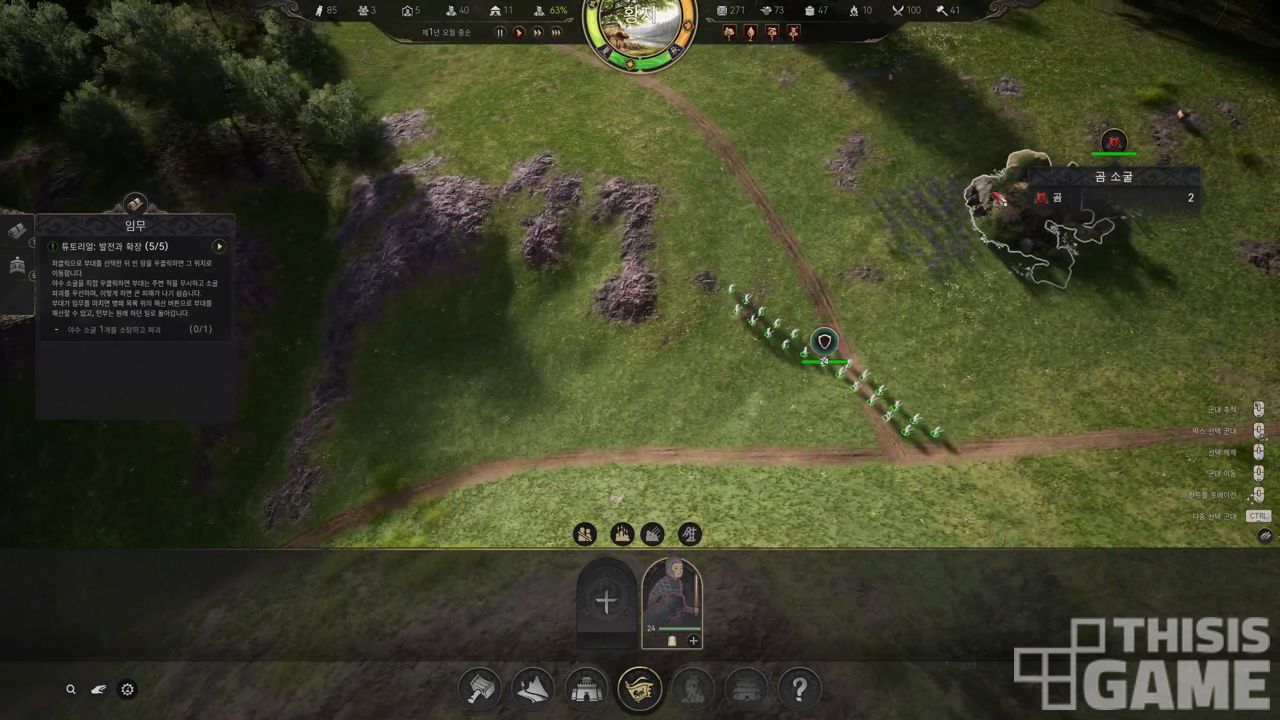Viewport: 1280px width, 720px height.
Task: Open the gear settings icon
Action: (127, 689)
